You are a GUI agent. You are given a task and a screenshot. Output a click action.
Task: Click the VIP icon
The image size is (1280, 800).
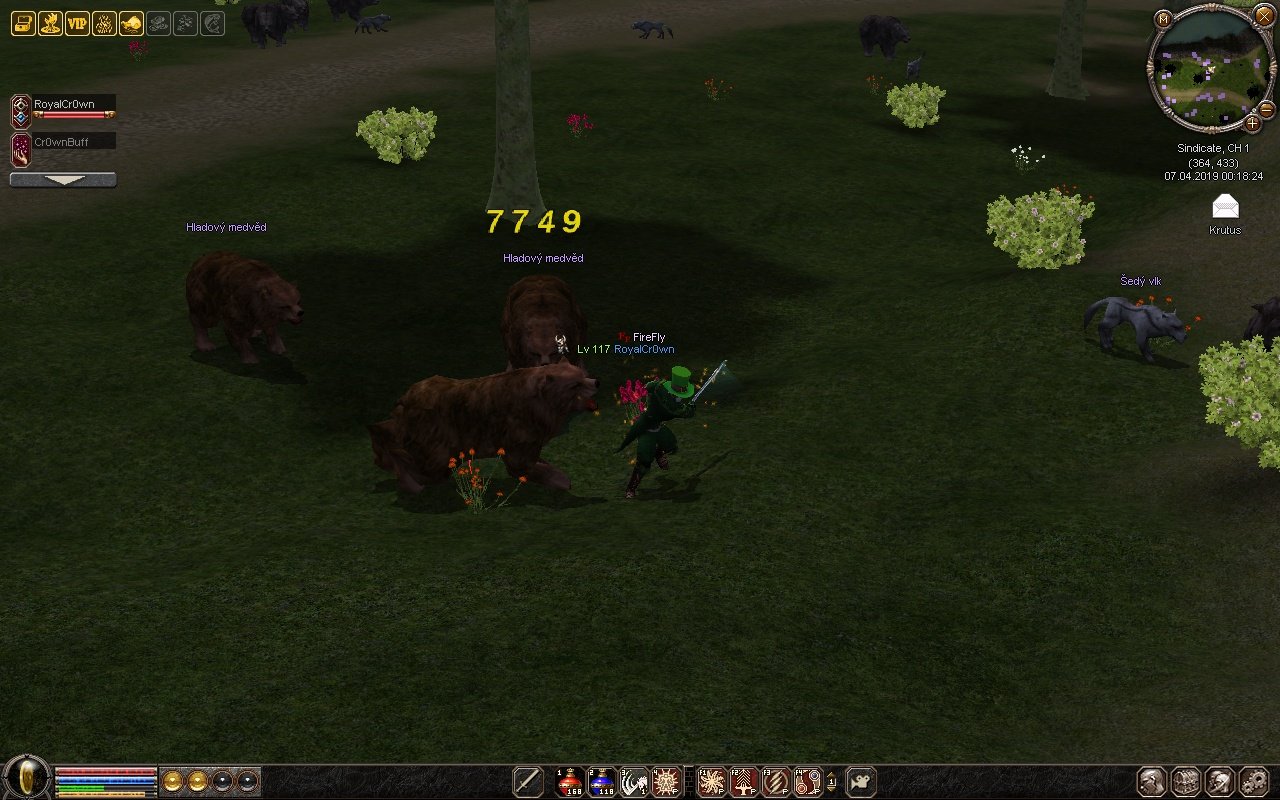(77, 24)
